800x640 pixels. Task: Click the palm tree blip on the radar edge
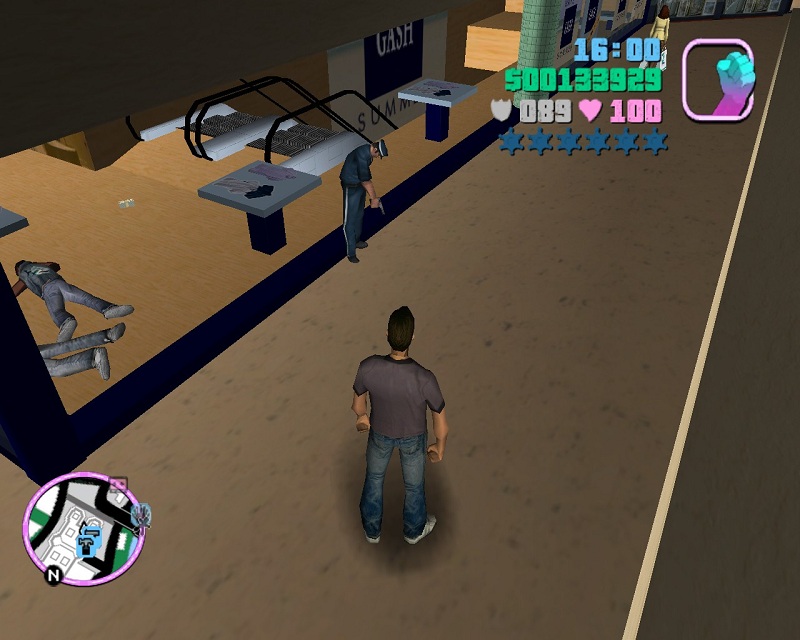point(143,515)
